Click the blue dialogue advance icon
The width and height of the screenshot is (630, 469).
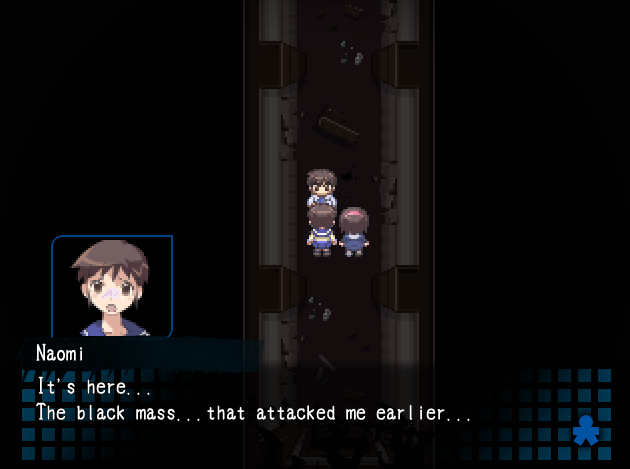(x=586, y=430)
